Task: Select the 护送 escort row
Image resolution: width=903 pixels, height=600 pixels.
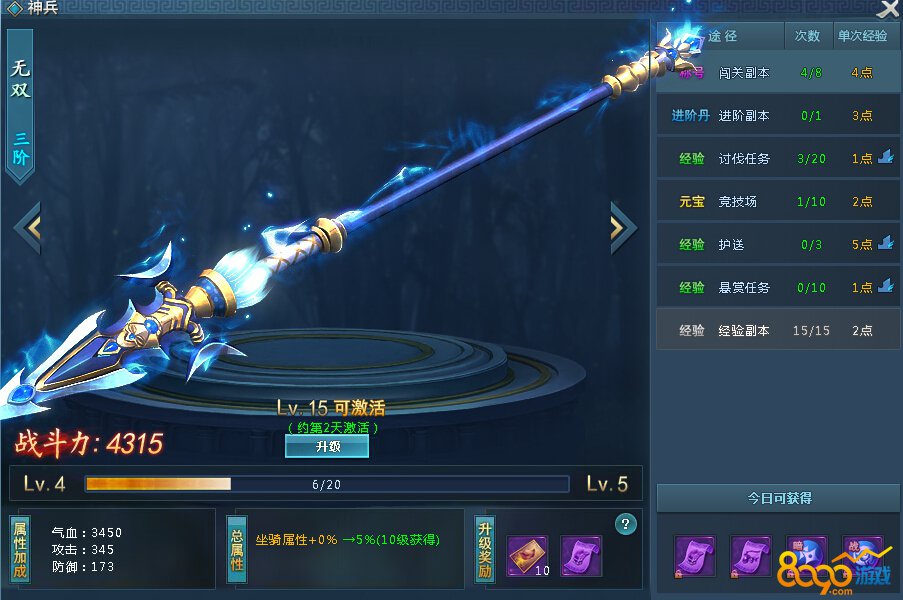Action: (777, 244)
